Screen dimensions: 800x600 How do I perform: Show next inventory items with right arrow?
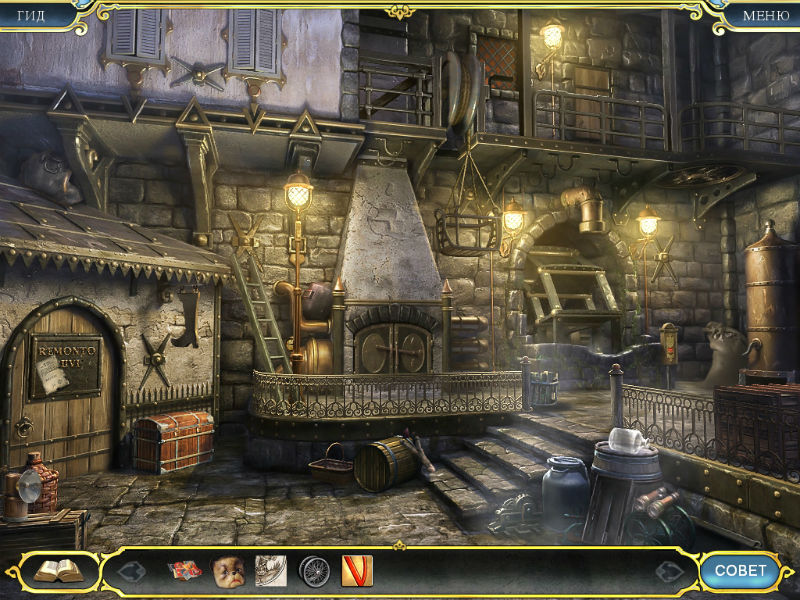point(669,572)
